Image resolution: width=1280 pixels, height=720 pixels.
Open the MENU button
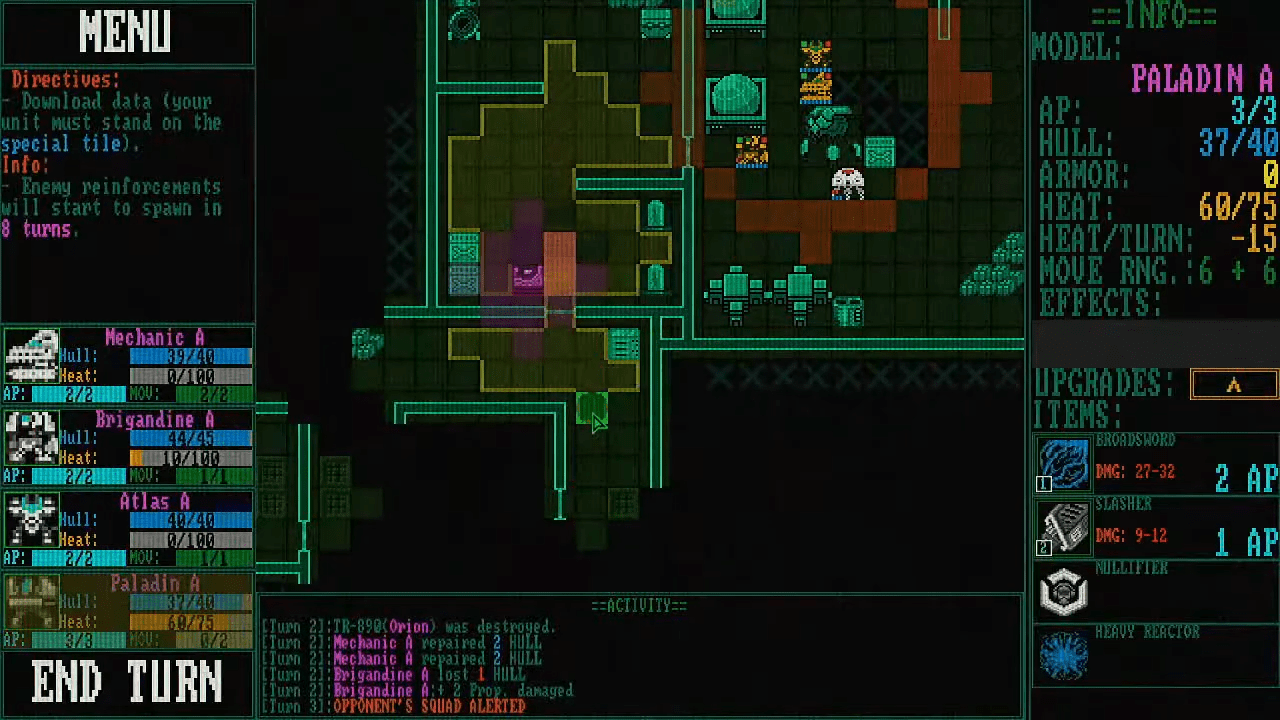click(127, 33)
